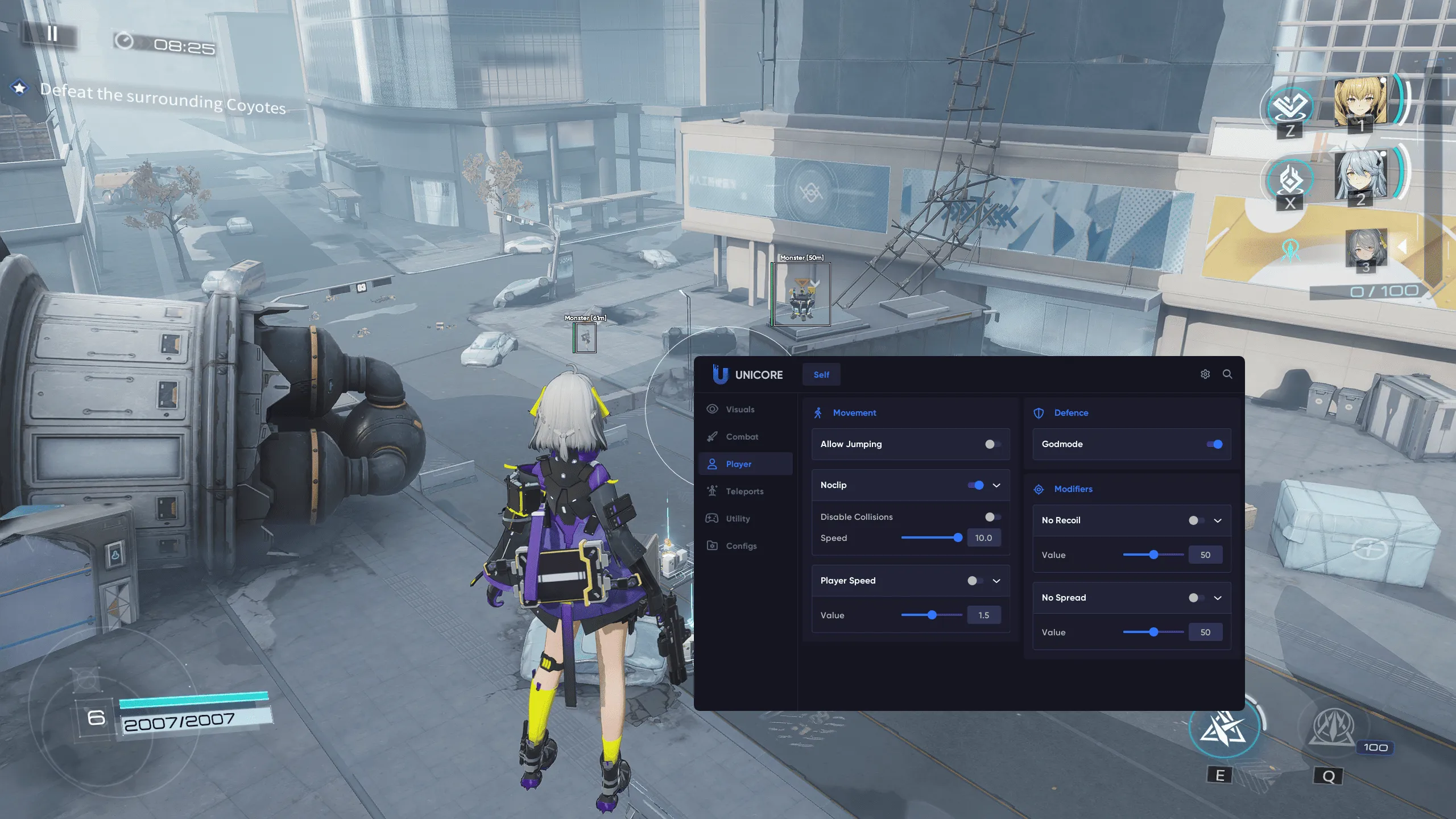This screenshot has width=1456, height=819.
Task: Go to the Configs section
Action: (x=741, y=546)
